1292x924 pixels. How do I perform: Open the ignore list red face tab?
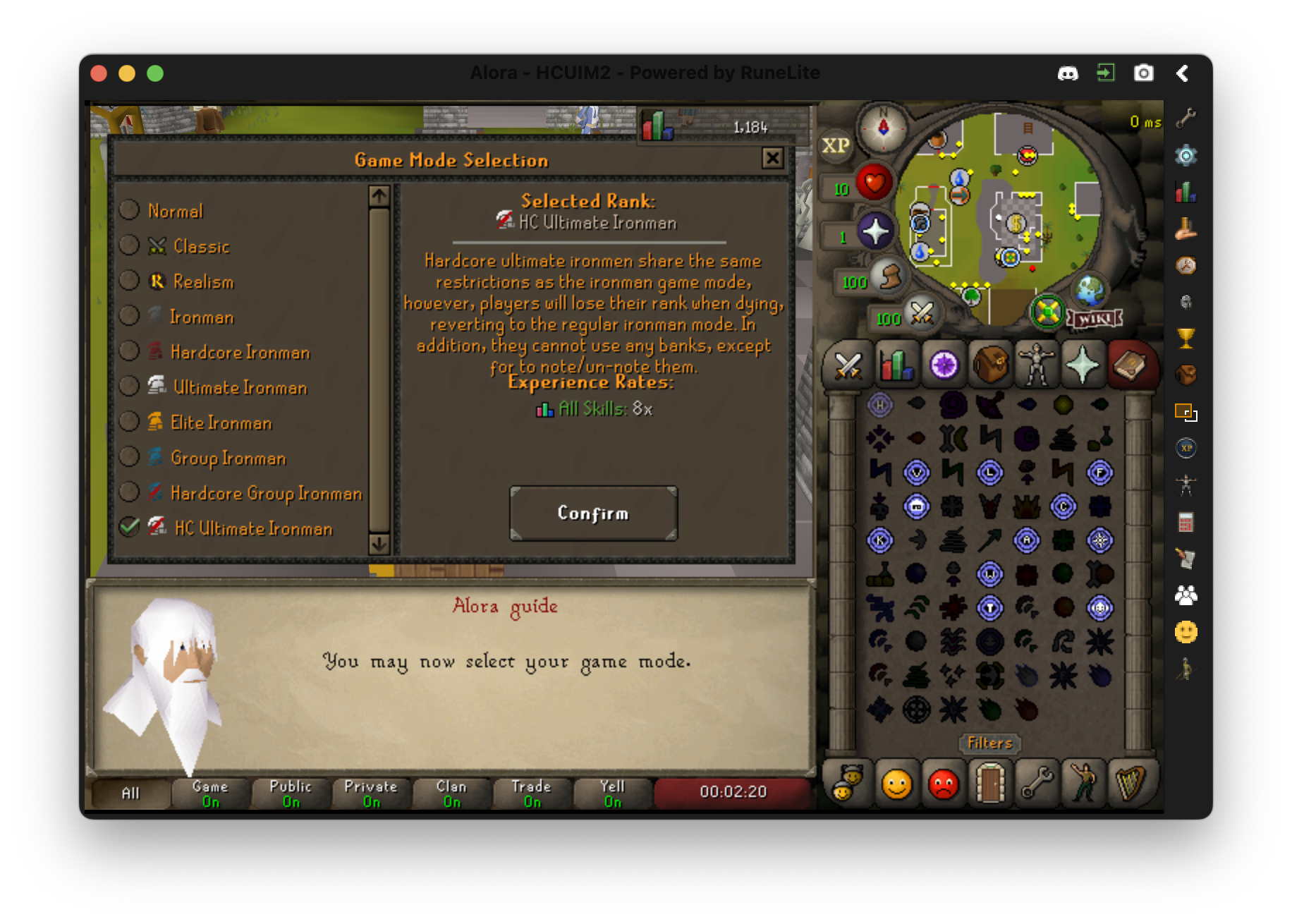point(943,784)
